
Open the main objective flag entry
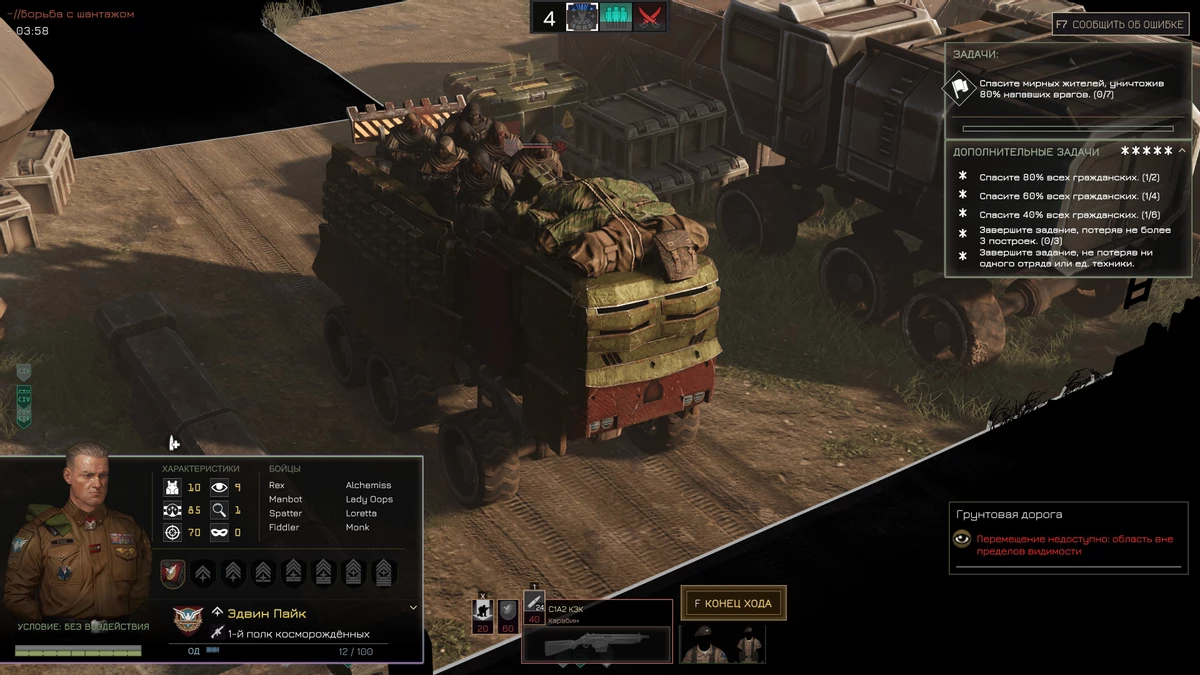(960, 89)
